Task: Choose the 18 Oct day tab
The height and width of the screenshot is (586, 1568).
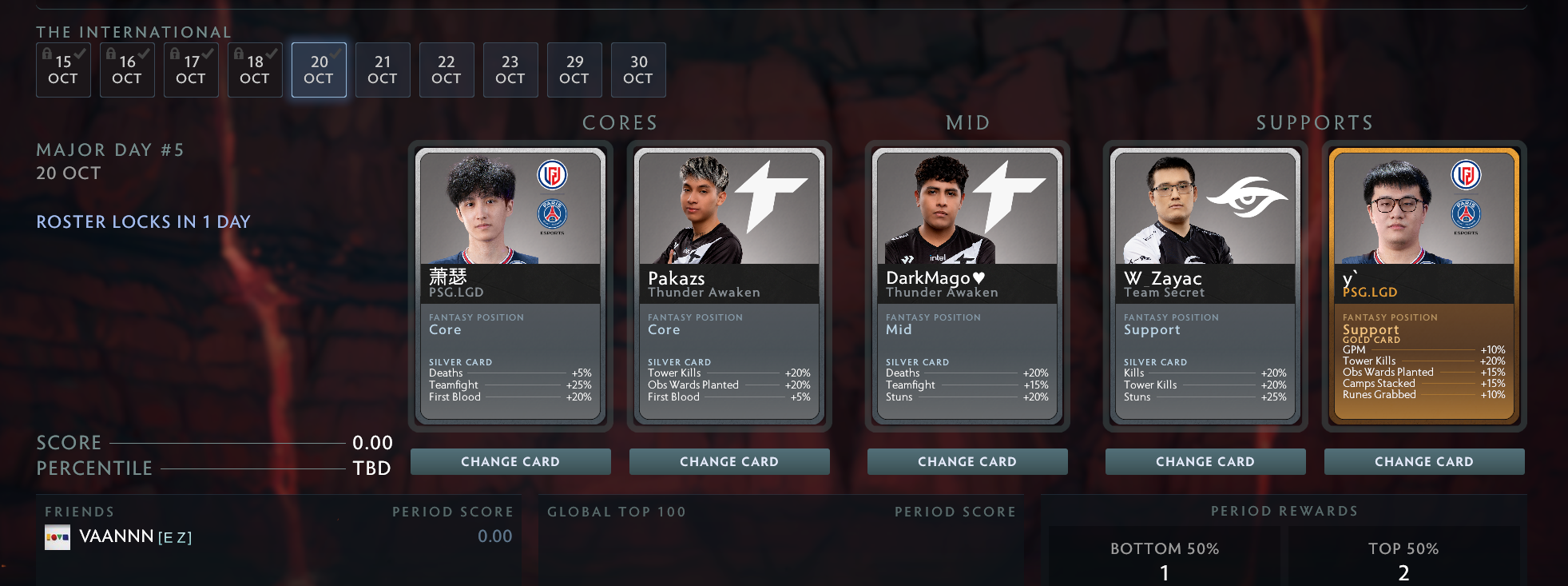Action: 255,70
